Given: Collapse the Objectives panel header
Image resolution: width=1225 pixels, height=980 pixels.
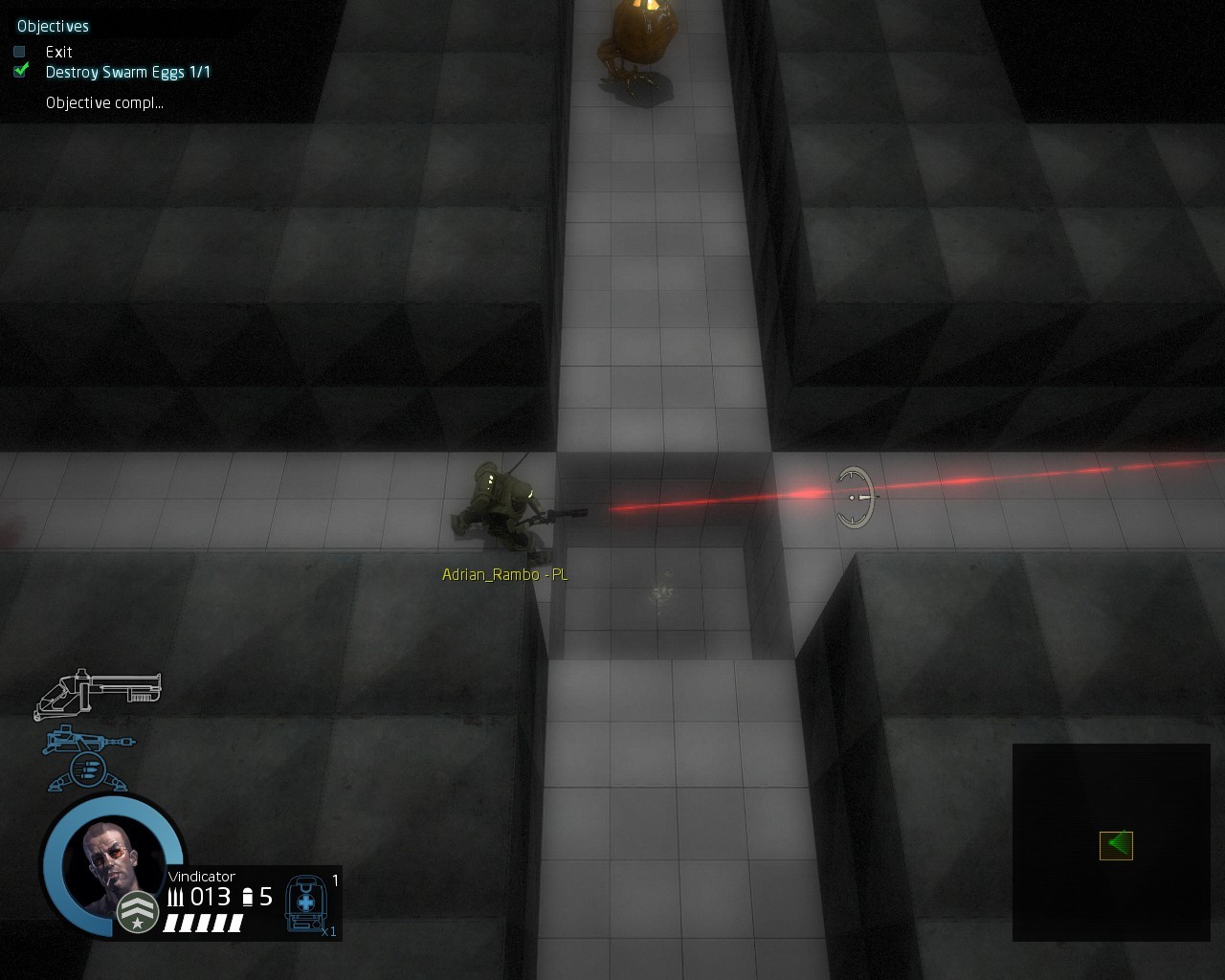Looking at the screenshot, I should [x=52, y=26].
